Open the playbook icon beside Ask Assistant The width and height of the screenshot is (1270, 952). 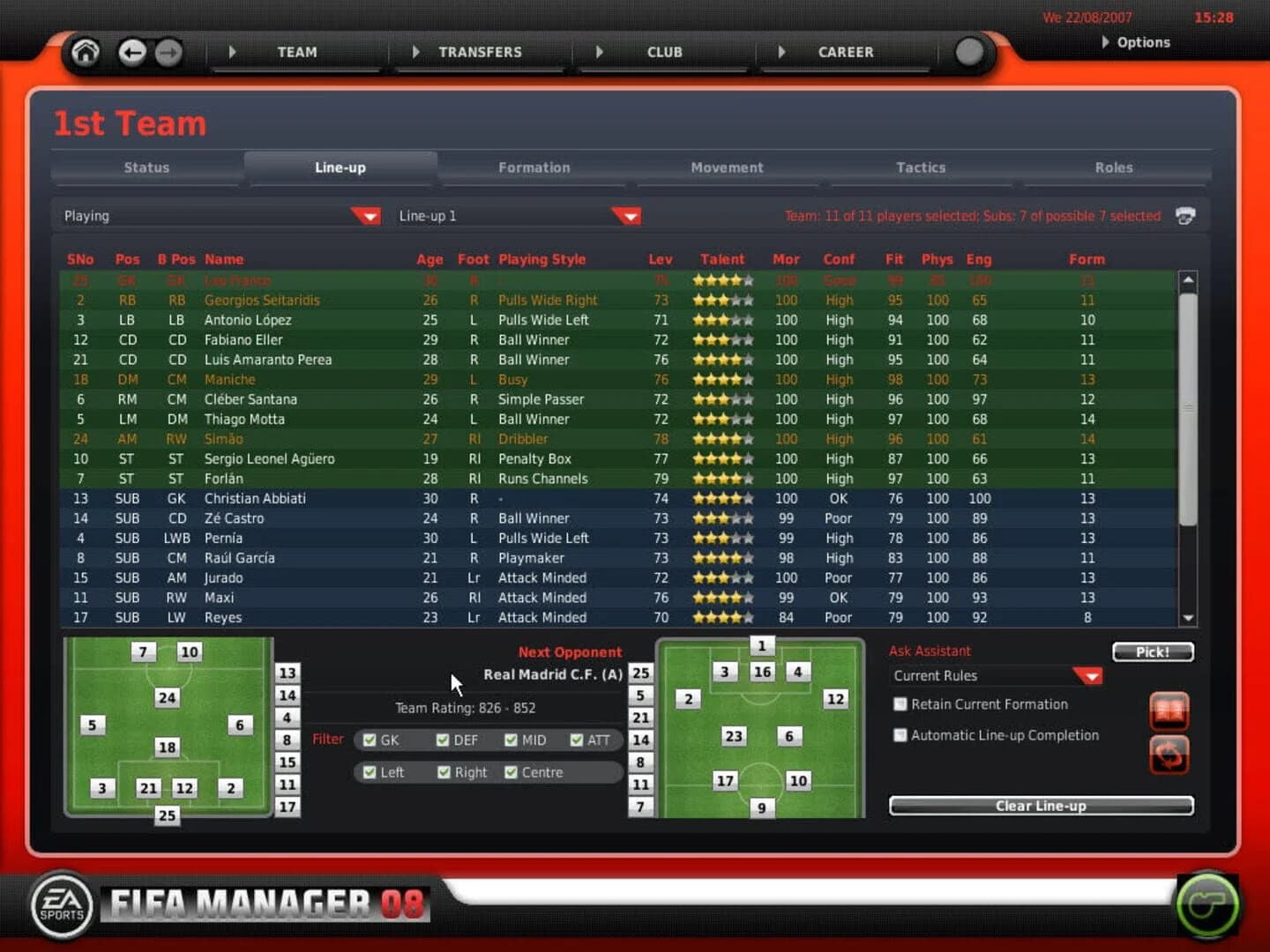point(1169,710)
